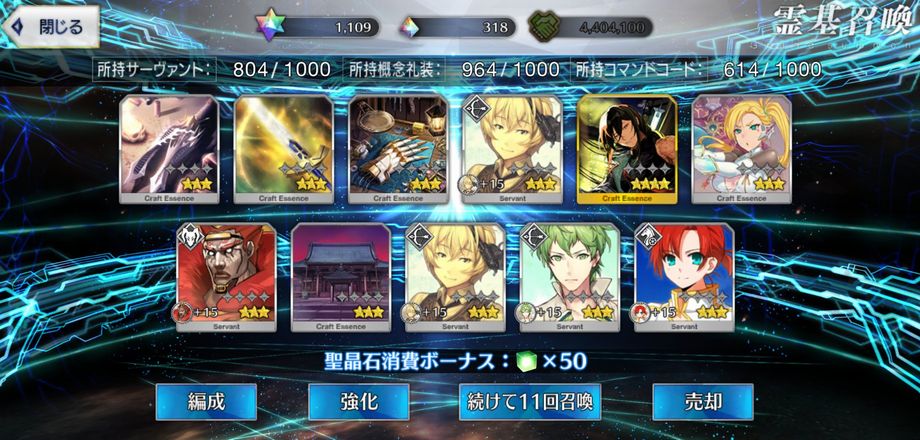
Task: Choose the red-haired Servant card
Action: [684, 276]
